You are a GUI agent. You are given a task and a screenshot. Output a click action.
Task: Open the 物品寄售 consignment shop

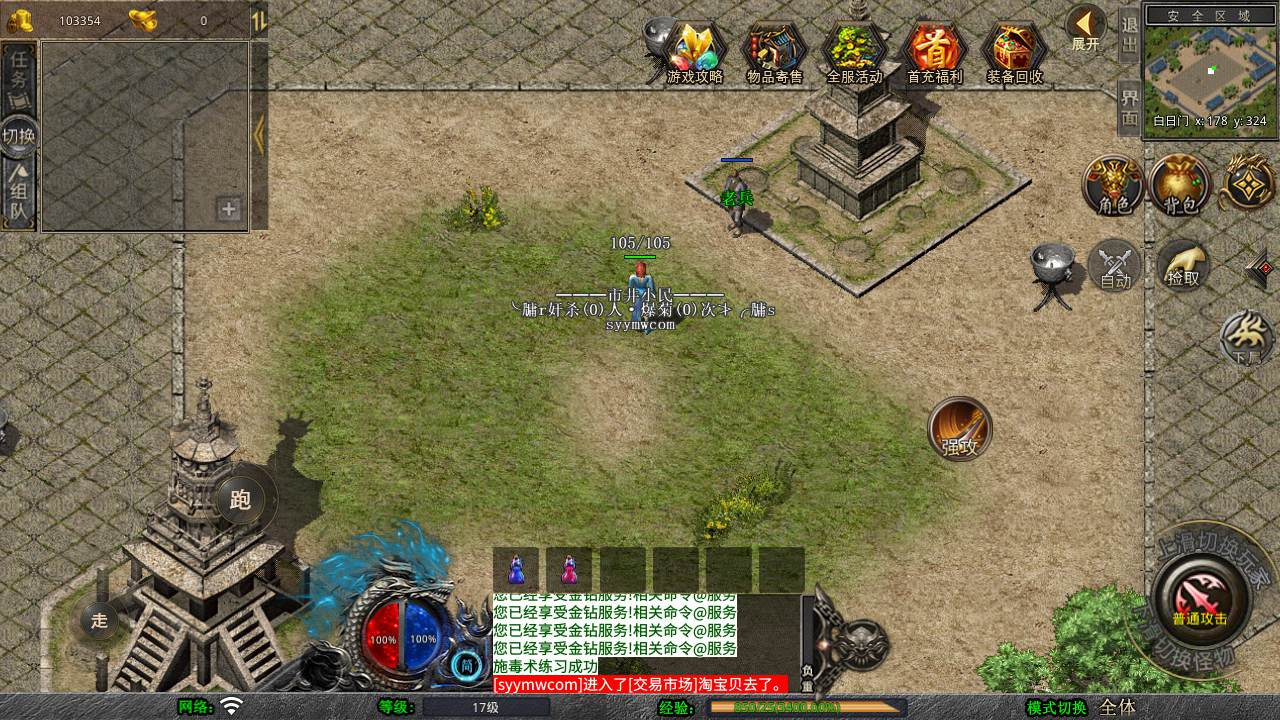click(x=775, y=51)
